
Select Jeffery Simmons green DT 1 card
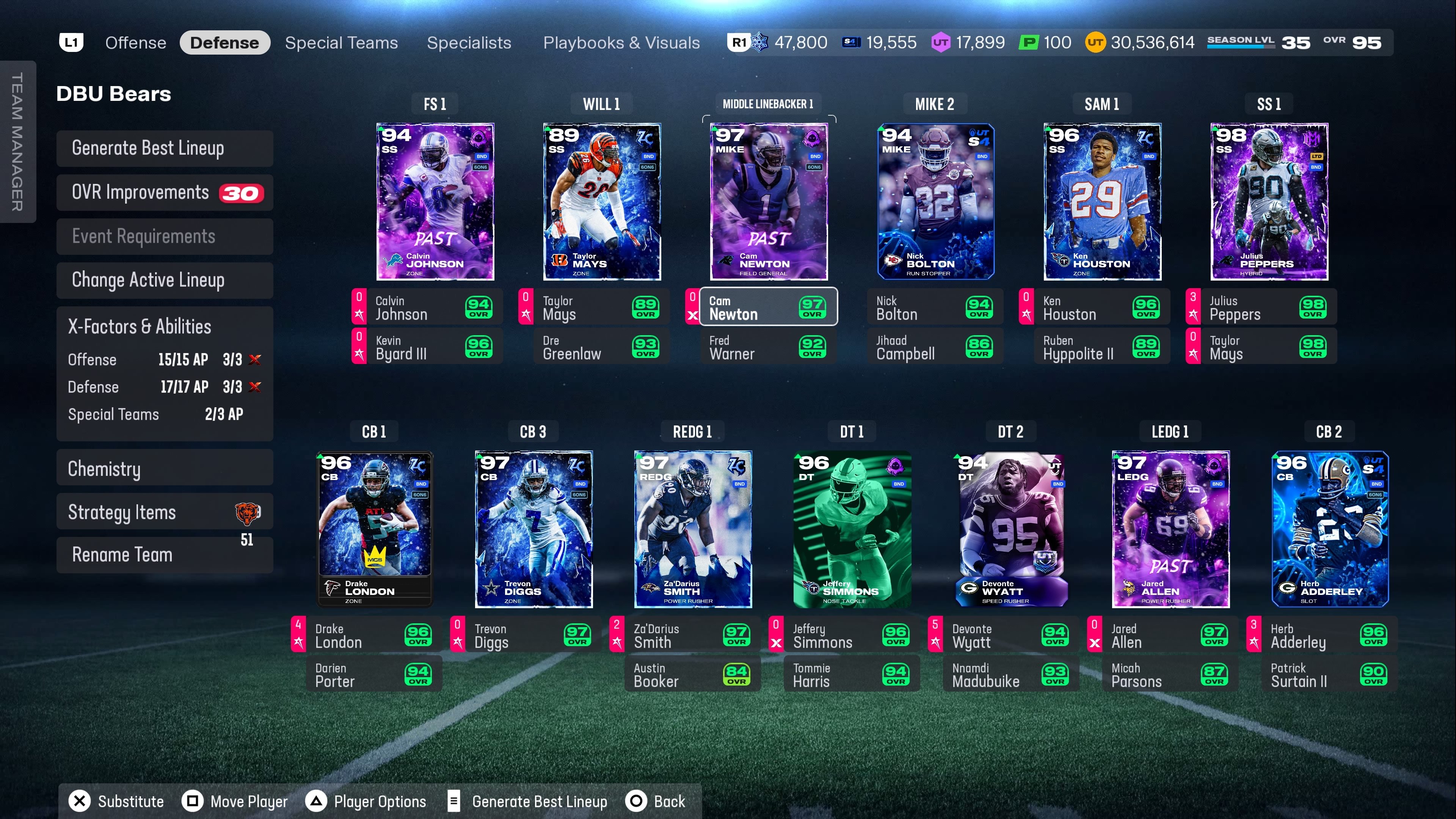click(x=852, y=529)
